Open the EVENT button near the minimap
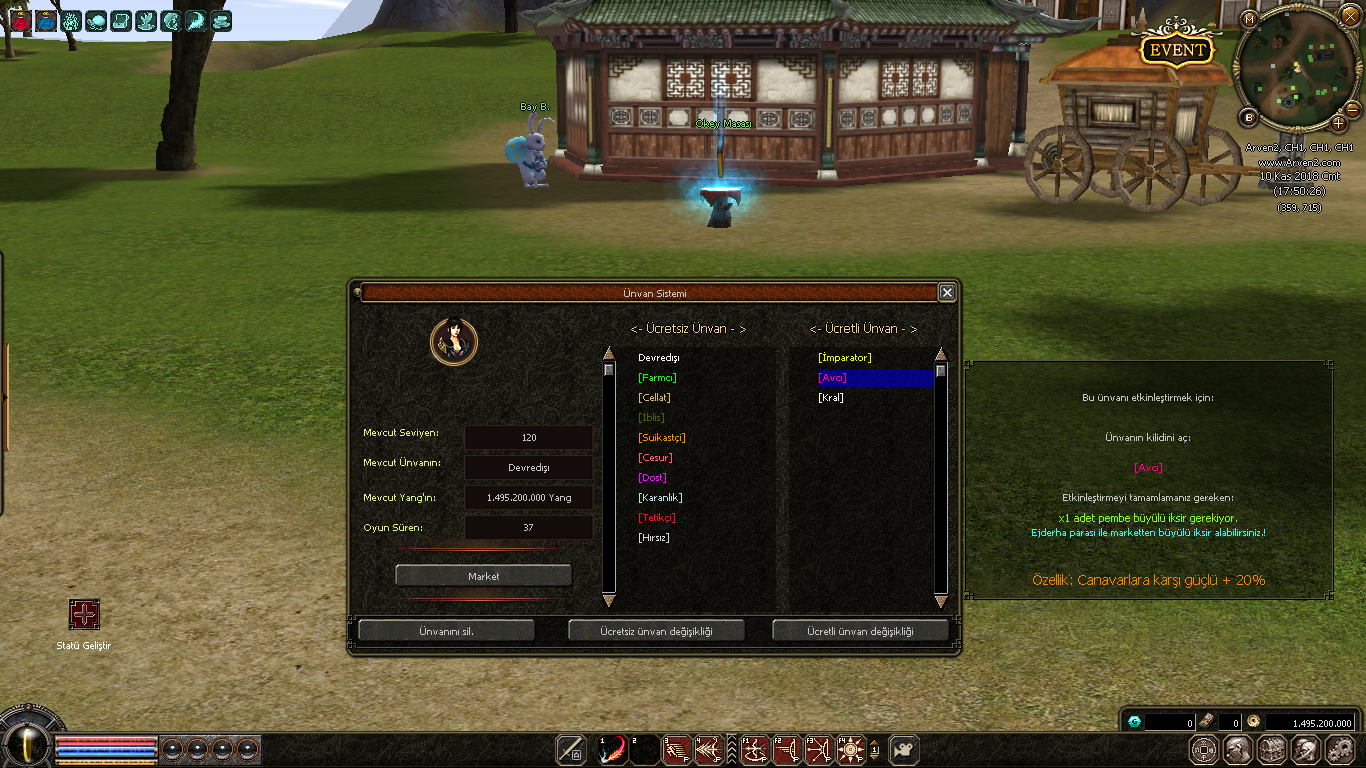 [1177, 50]
